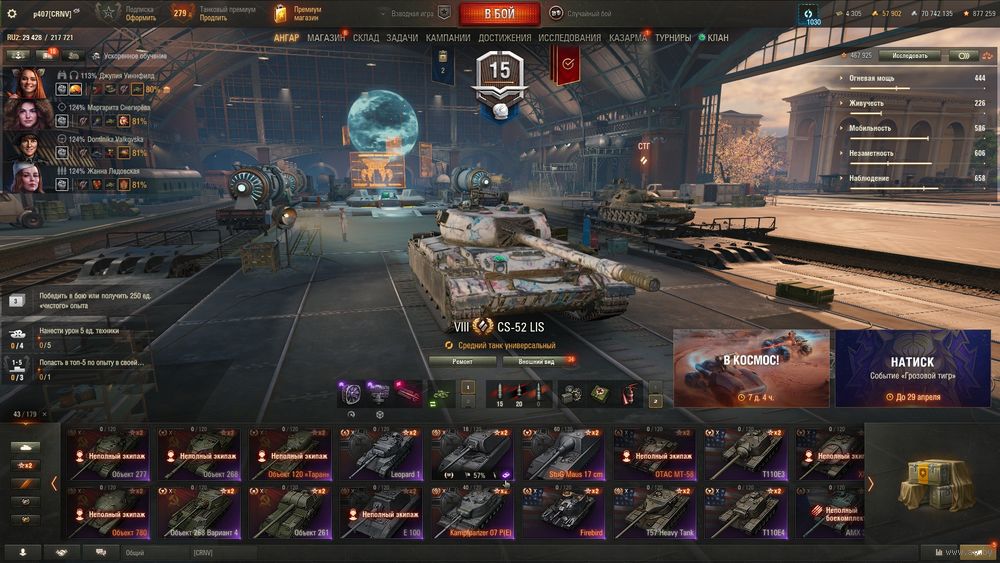This screenshot has height=563, width=1000.
Task: Open the СКЛАД tab
Action: click(366, 38)
